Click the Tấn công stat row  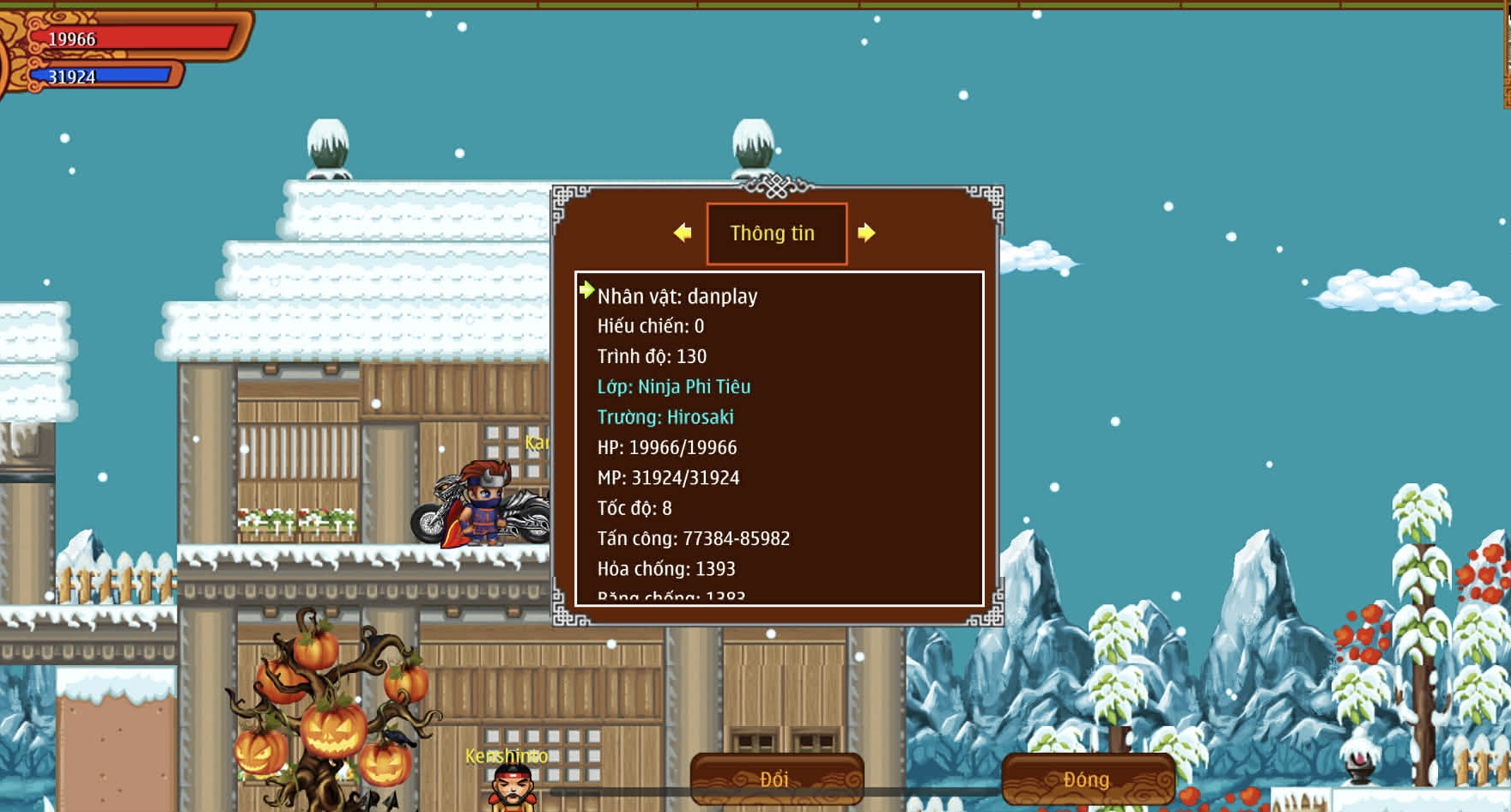click(693, 538)
